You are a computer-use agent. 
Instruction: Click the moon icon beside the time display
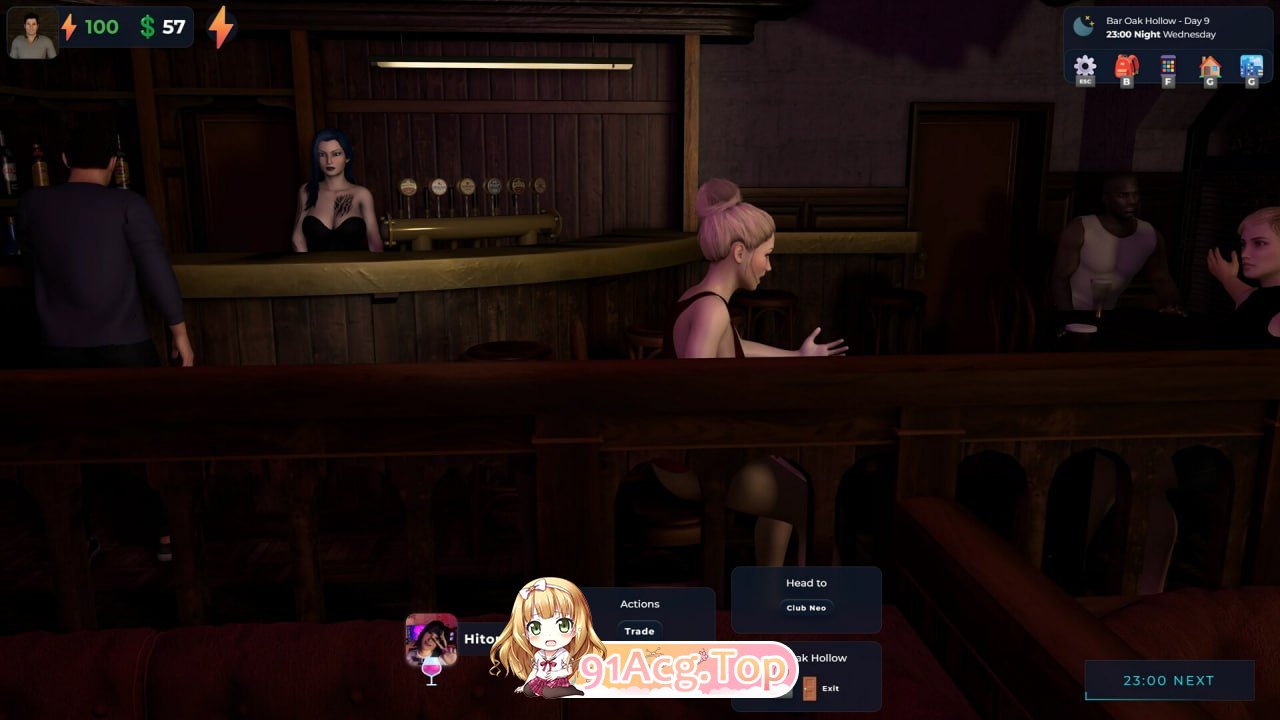[x=1084, y=25]
